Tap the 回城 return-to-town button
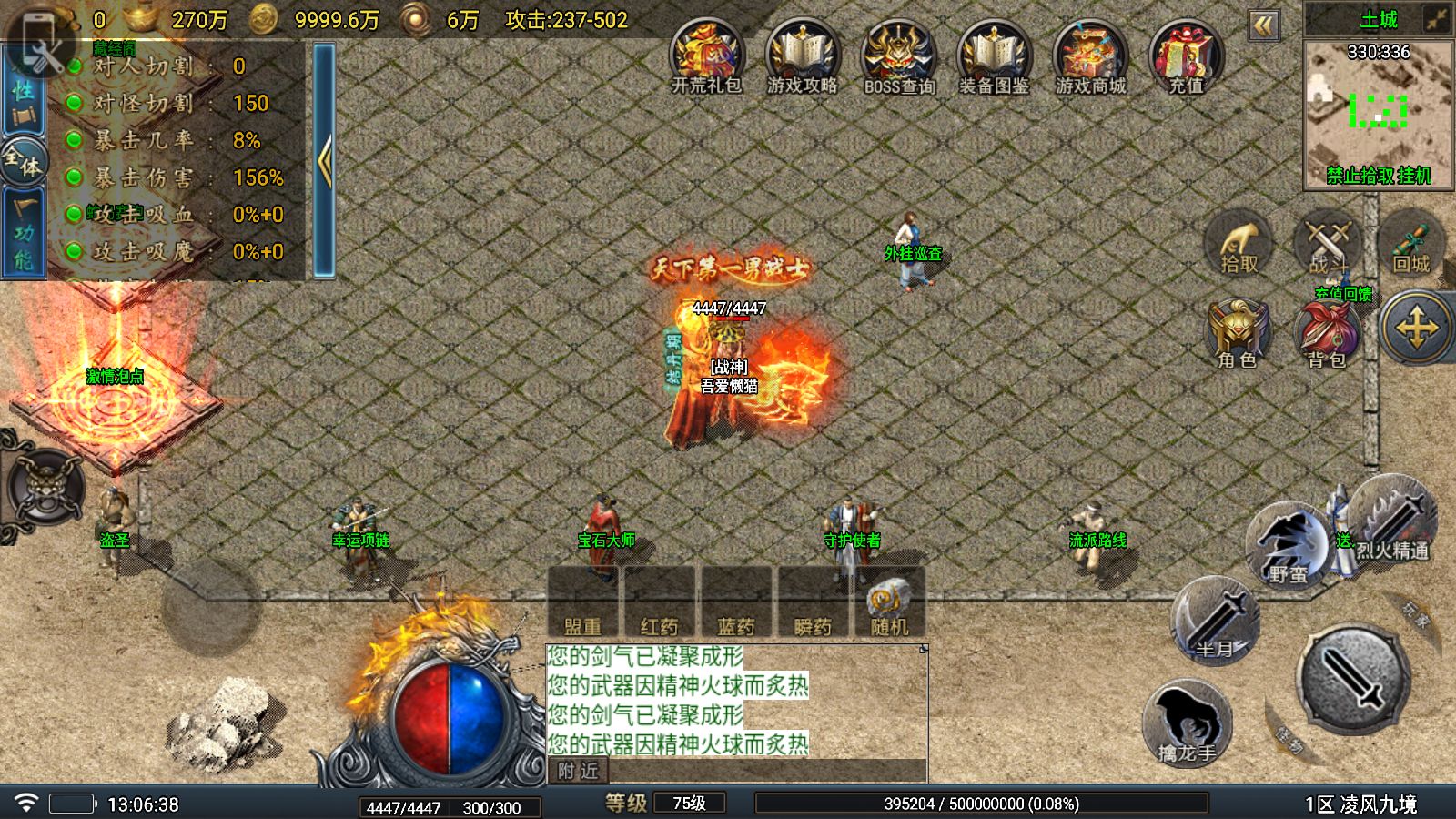 (1410, 246)
